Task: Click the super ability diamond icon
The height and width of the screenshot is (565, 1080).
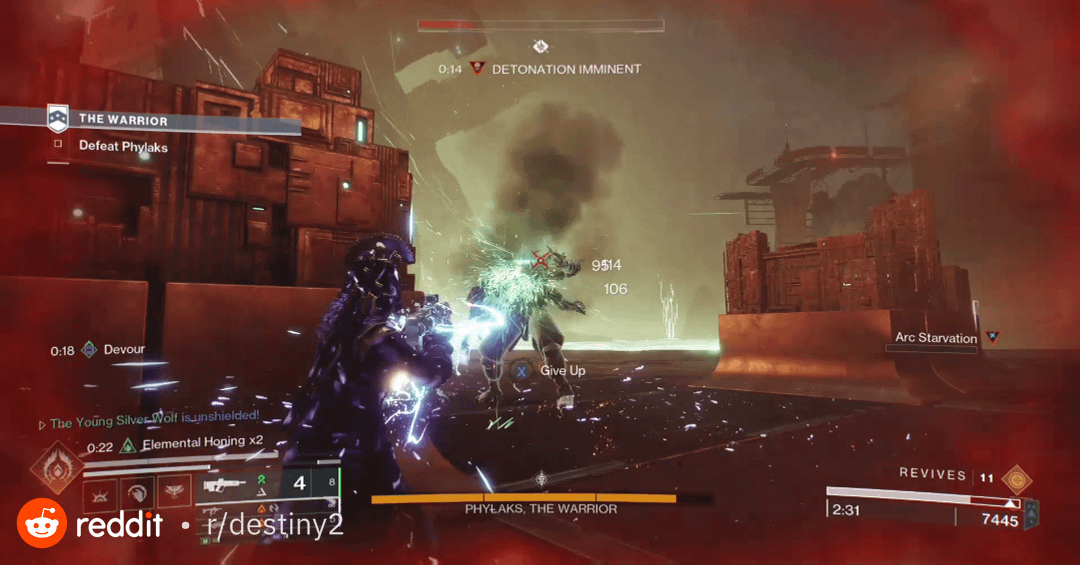Action: coord(55,468)
